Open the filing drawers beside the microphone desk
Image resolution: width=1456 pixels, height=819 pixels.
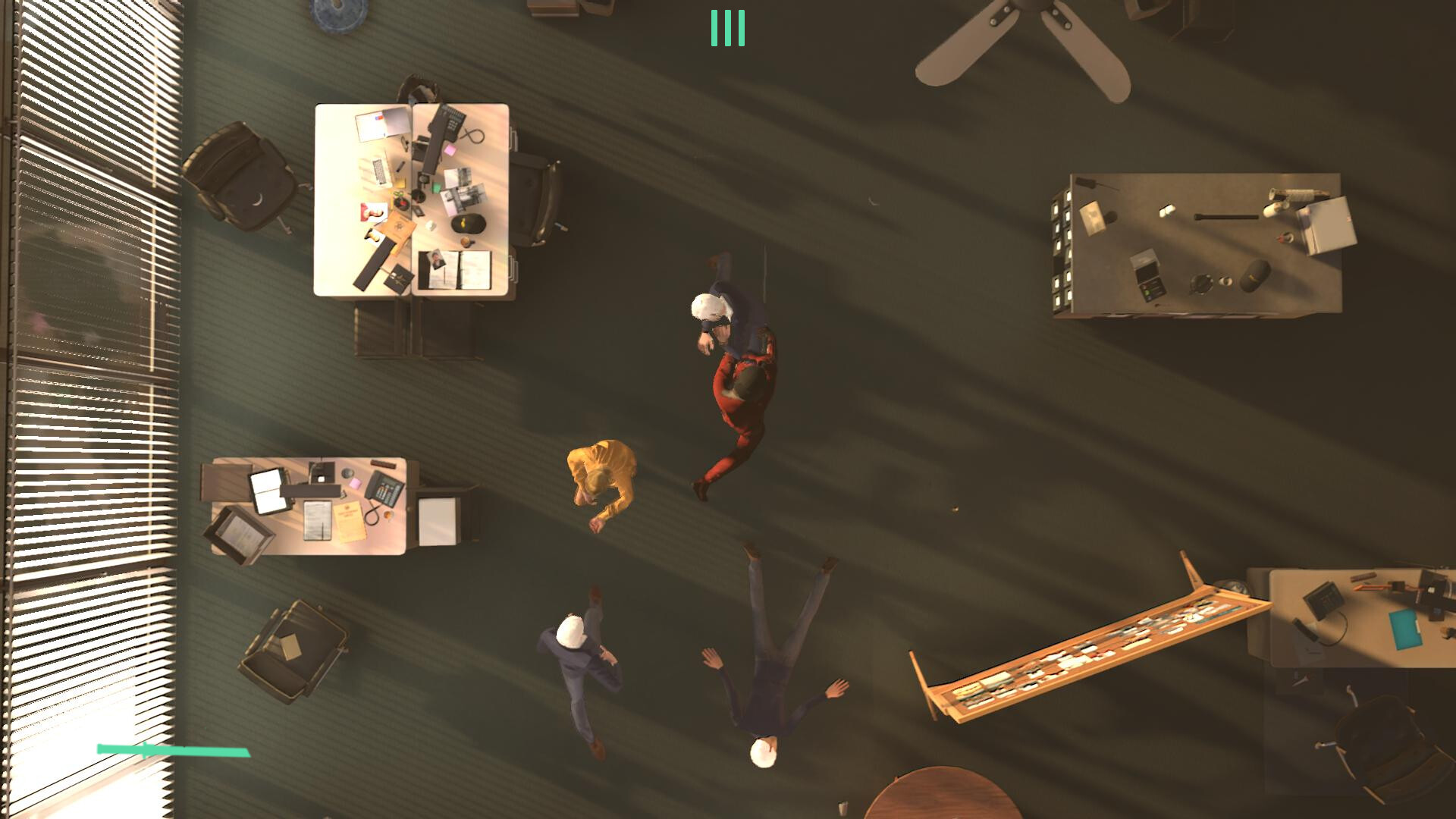point(1062,250)
